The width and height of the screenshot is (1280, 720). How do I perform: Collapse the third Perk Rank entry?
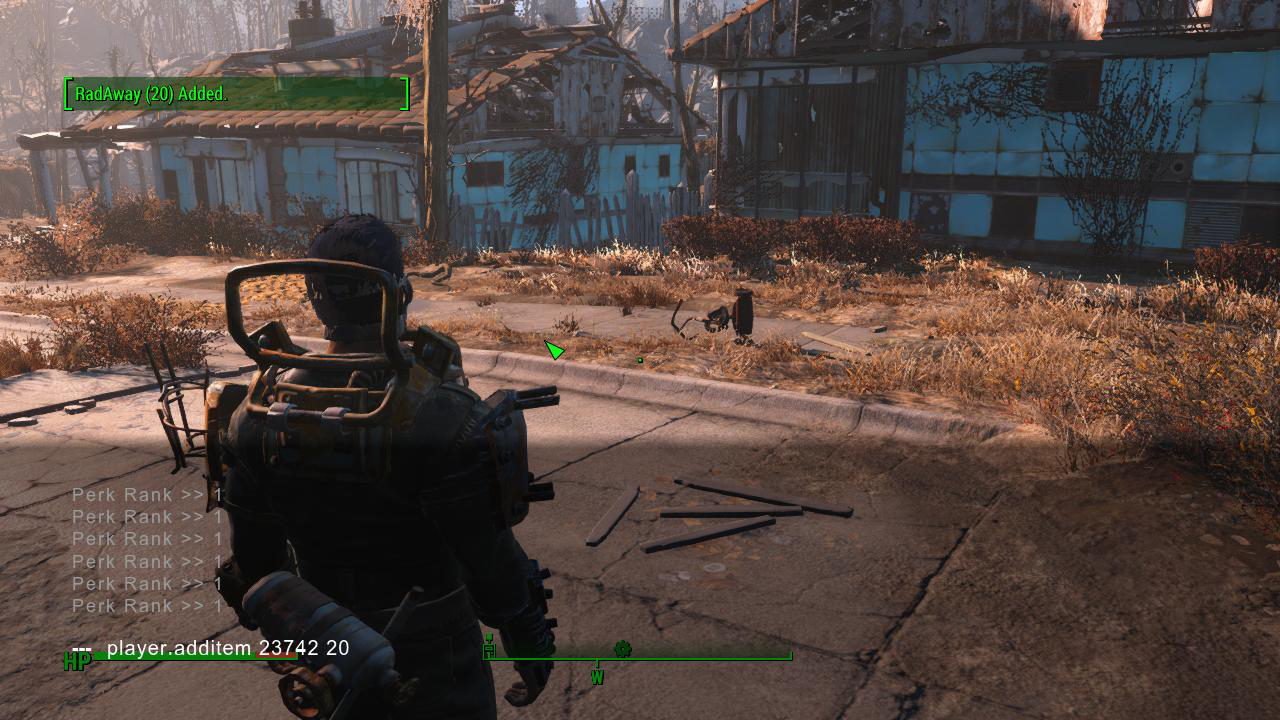[x=146, y=539]
